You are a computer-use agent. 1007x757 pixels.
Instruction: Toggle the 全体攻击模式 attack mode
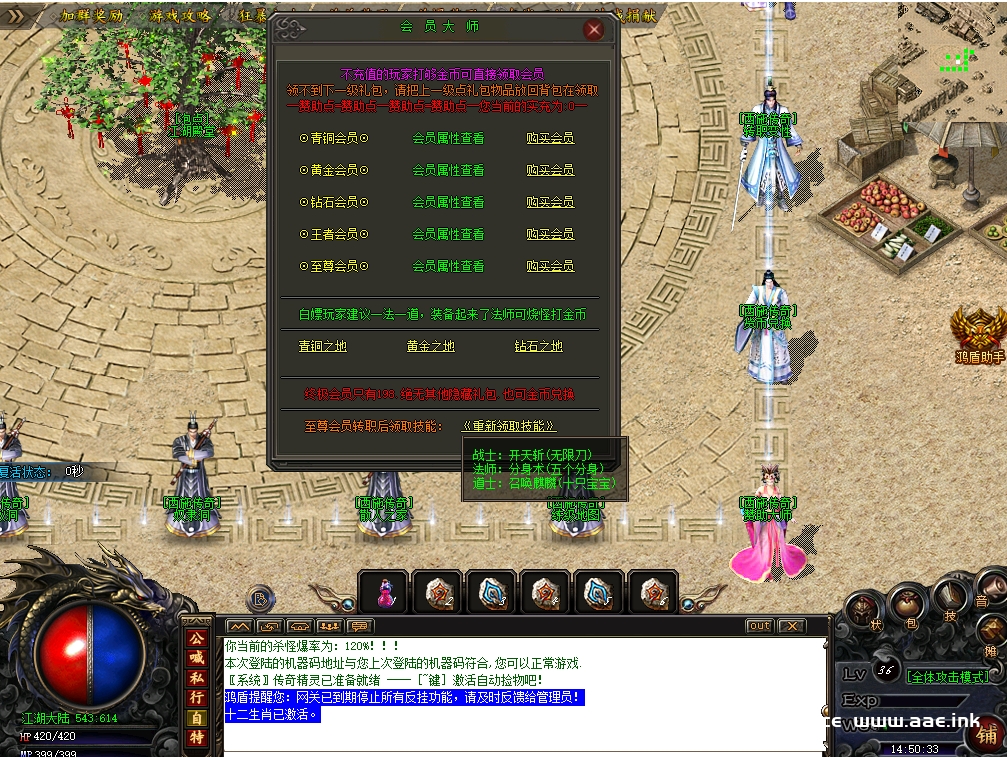pos(946,677)
